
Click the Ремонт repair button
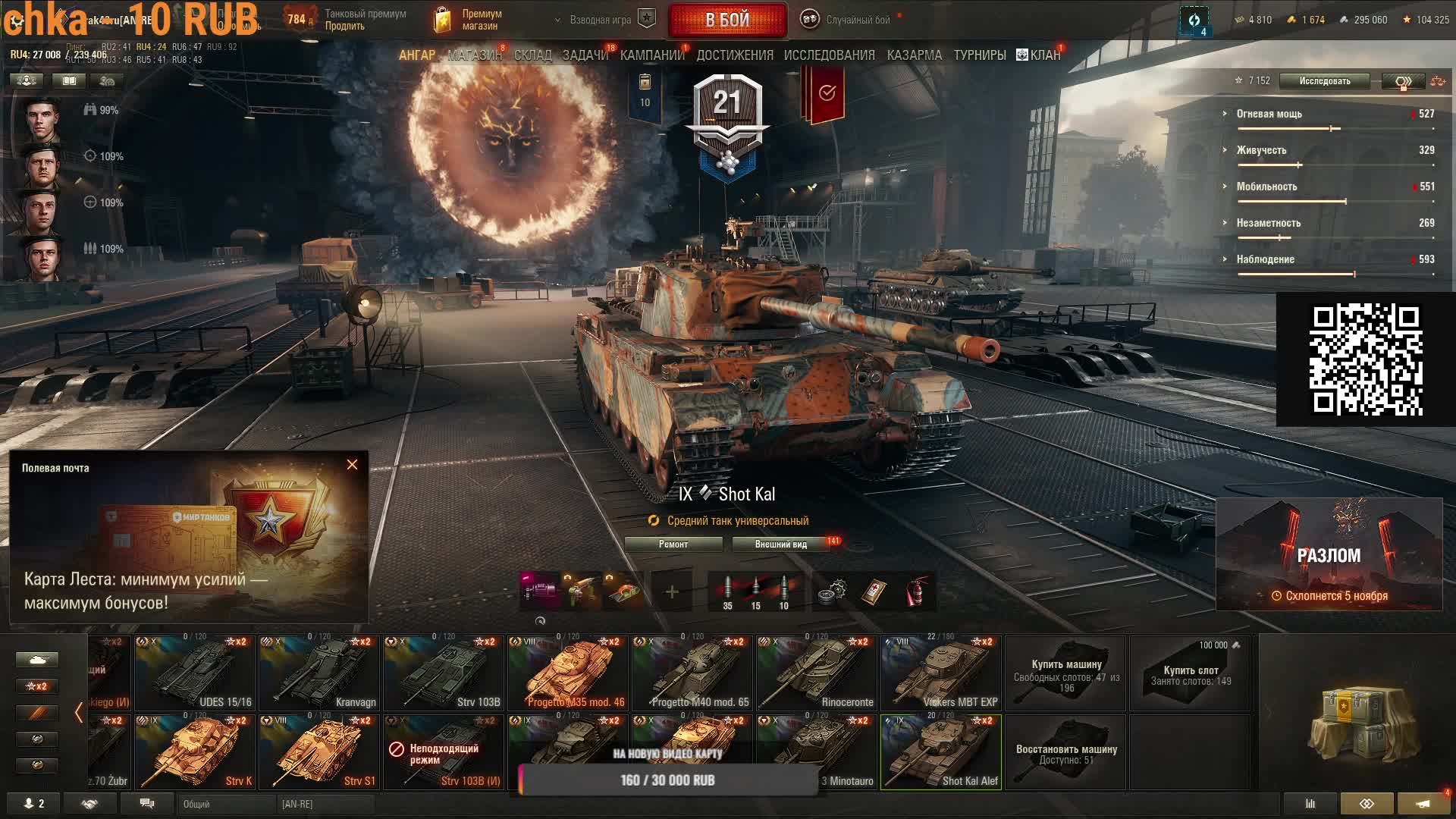(x=673, y=544)
